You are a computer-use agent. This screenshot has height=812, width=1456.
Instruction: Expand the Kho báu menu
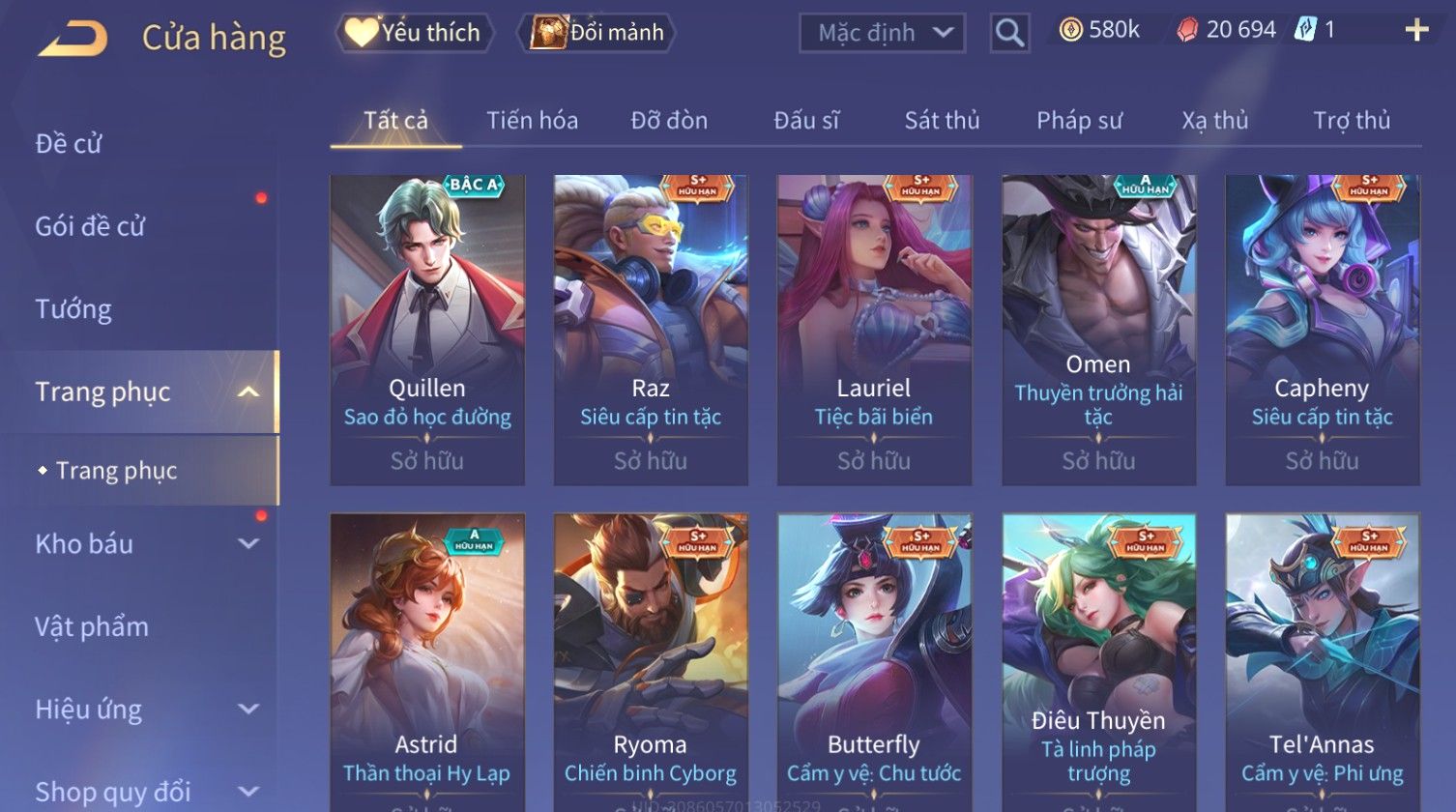click(x=145, y=544)
